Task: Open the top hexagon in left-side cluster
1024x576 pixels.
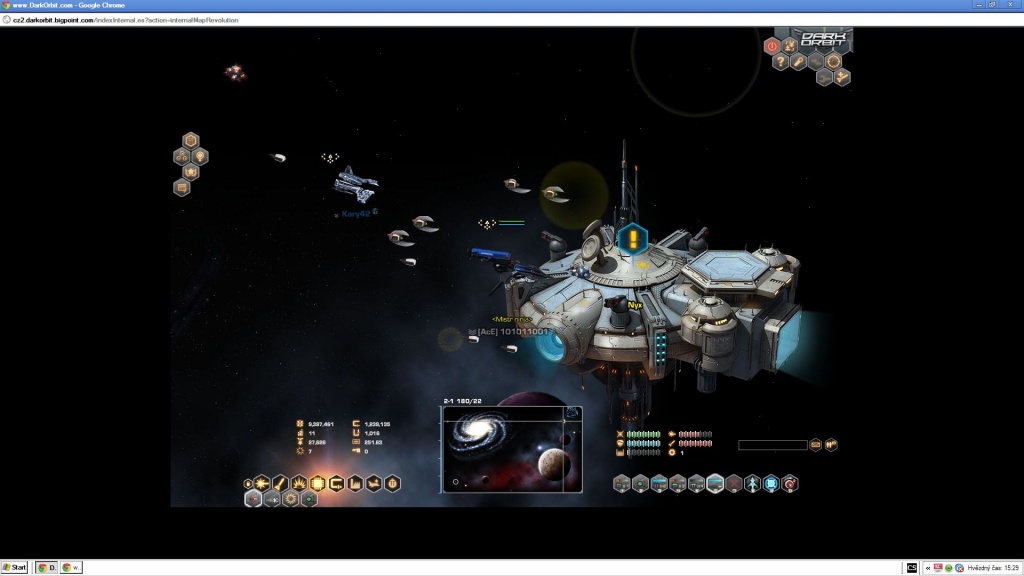Action: (191, 141)
